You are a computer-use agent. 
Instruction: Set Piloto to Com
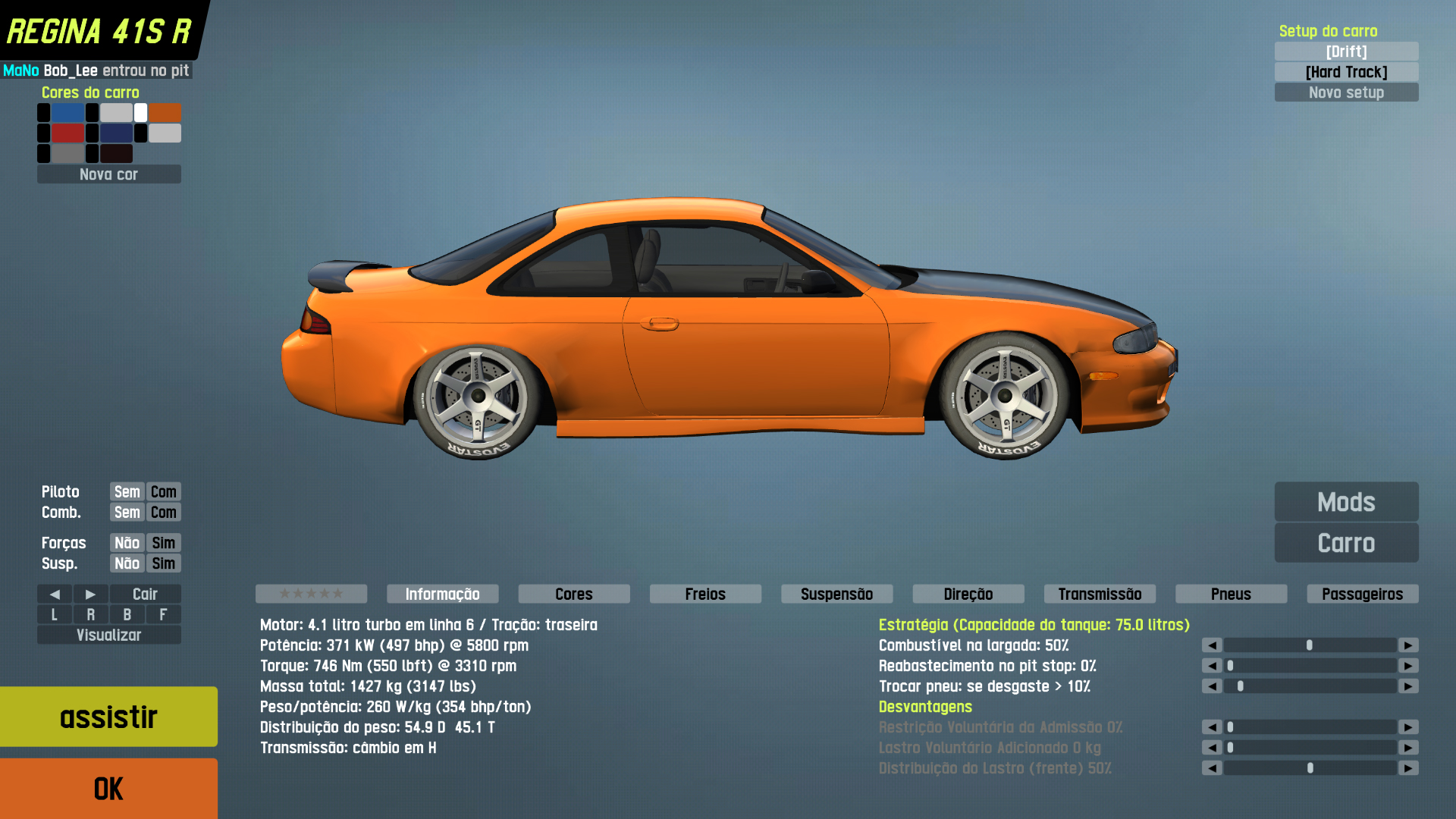tap(163, 491)
